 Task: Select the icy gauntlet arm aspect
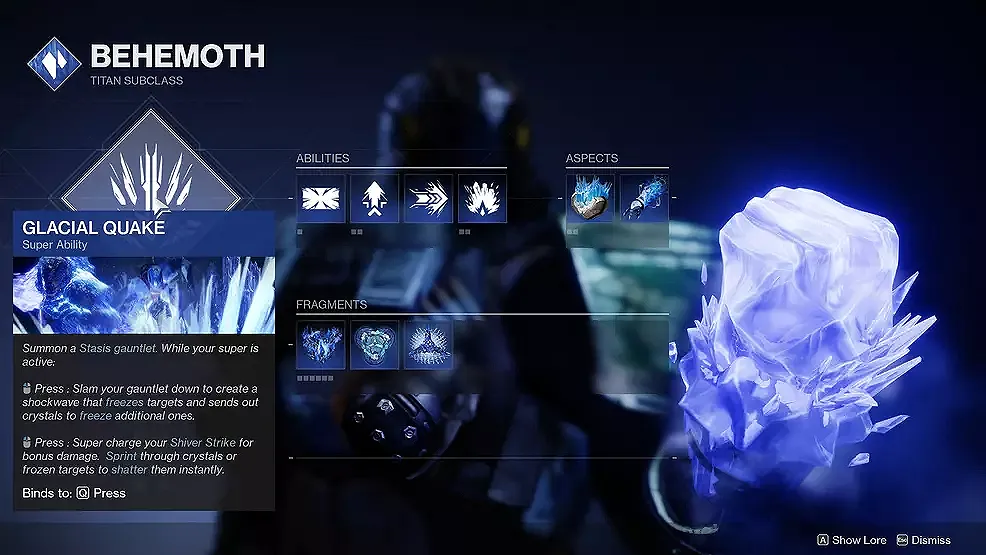[x=644, y=198]
